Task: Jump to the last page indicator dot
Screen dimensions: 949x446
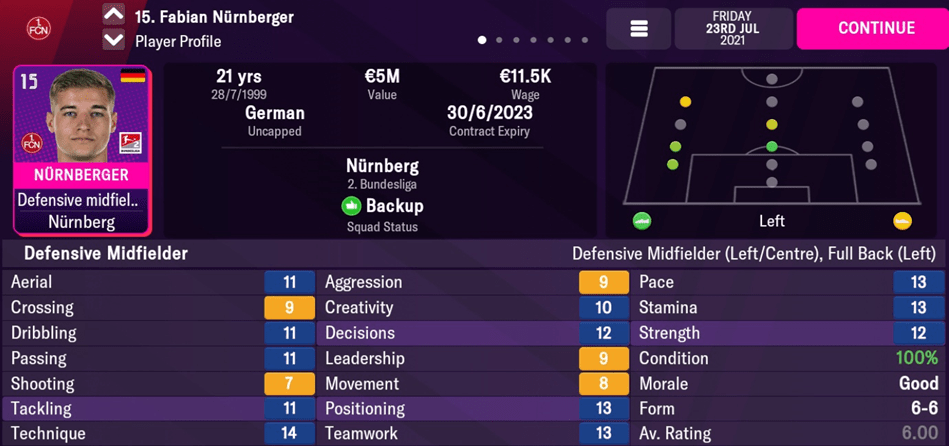Action: tap(585, 41)
